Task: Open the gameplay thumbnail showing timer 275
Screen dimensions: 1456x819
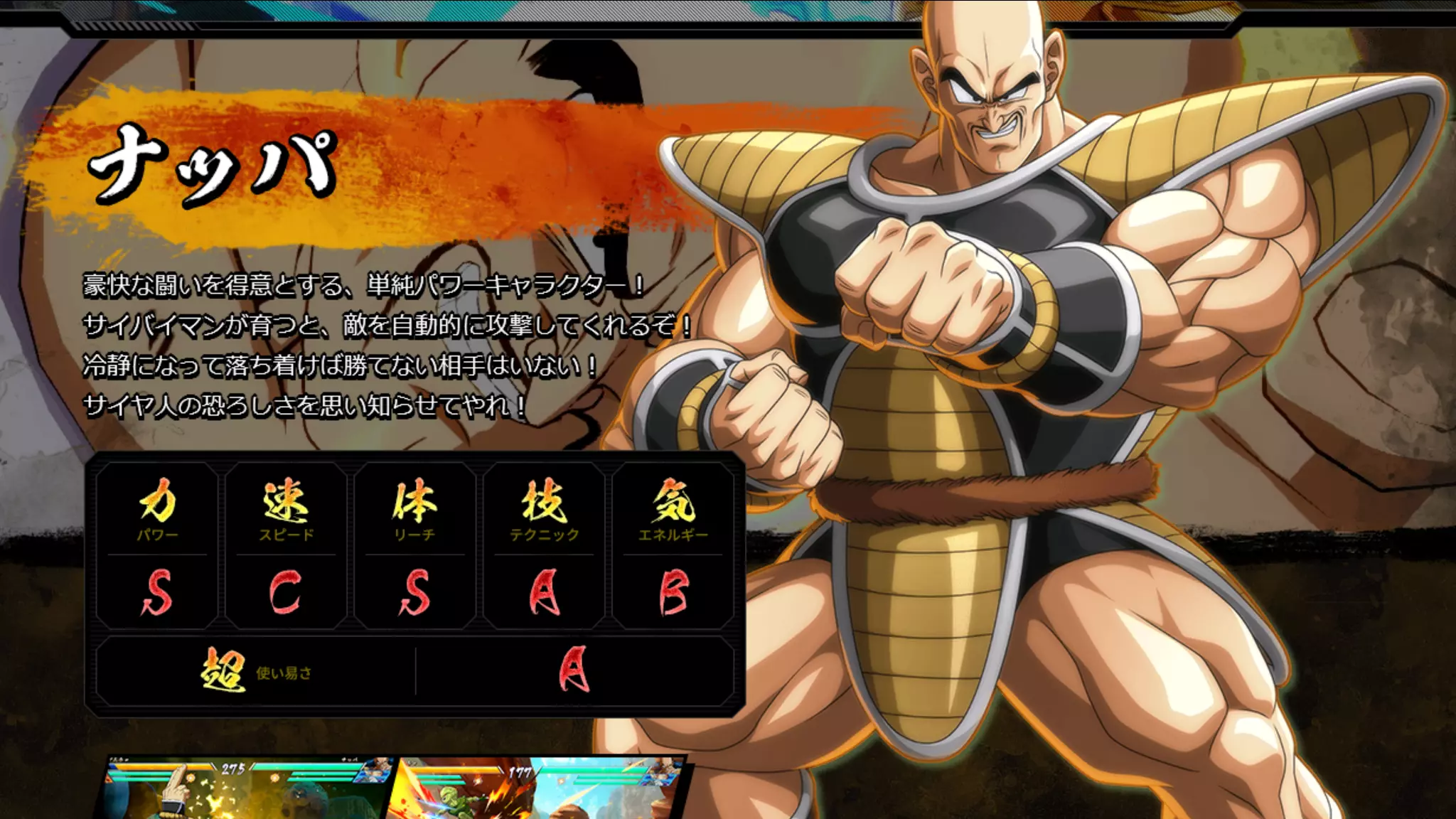Action: coord(245,789)
